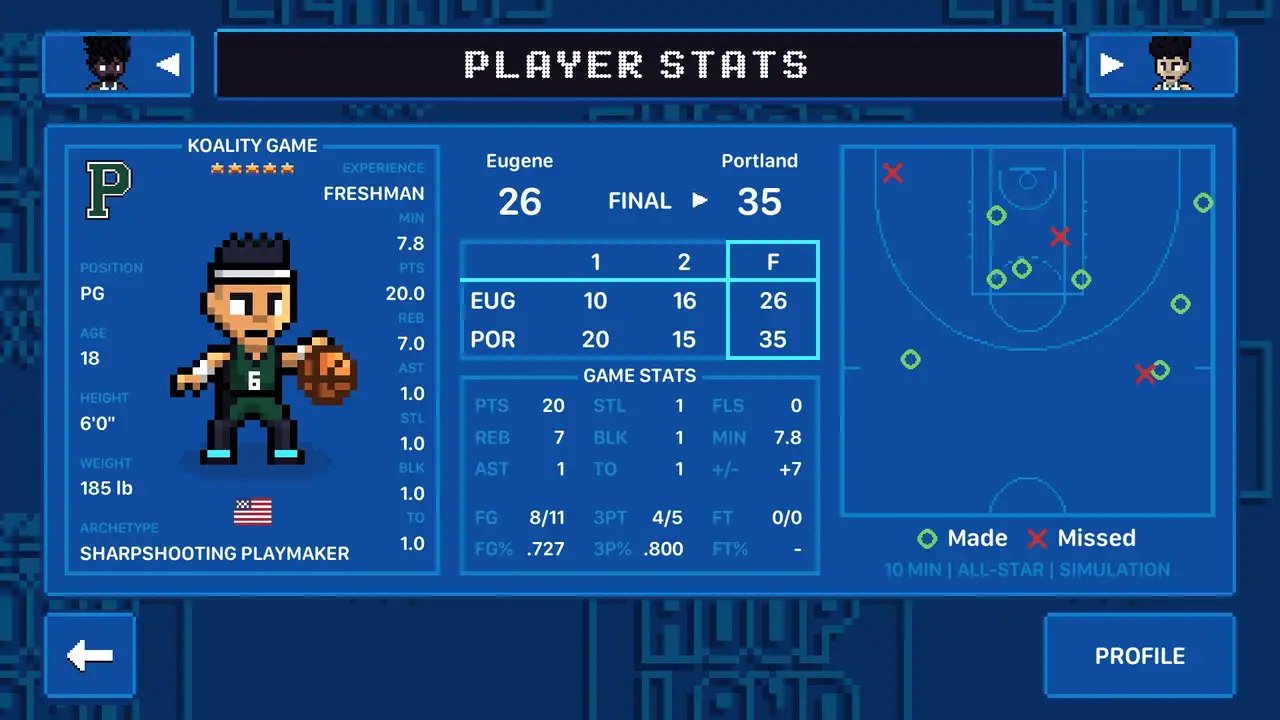Open the player PROFILE

click(x=1139, y=656)
